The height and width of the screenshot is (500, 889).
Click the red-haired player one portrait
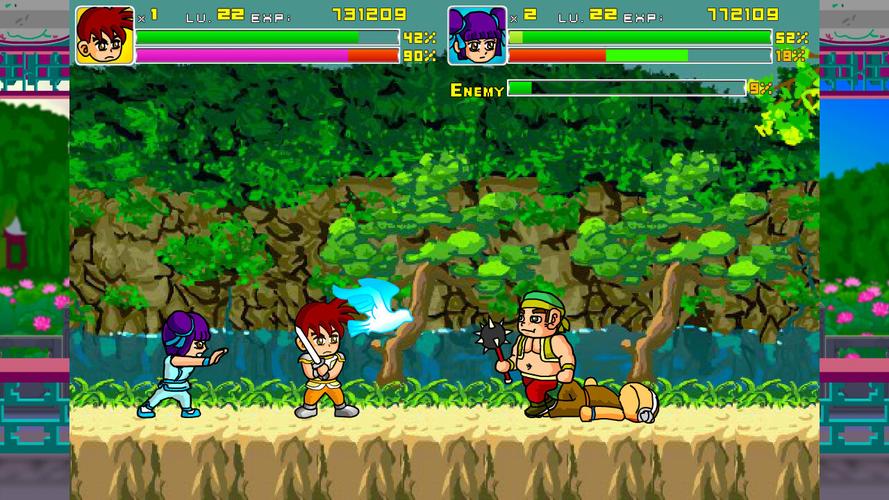coord(105,35)
